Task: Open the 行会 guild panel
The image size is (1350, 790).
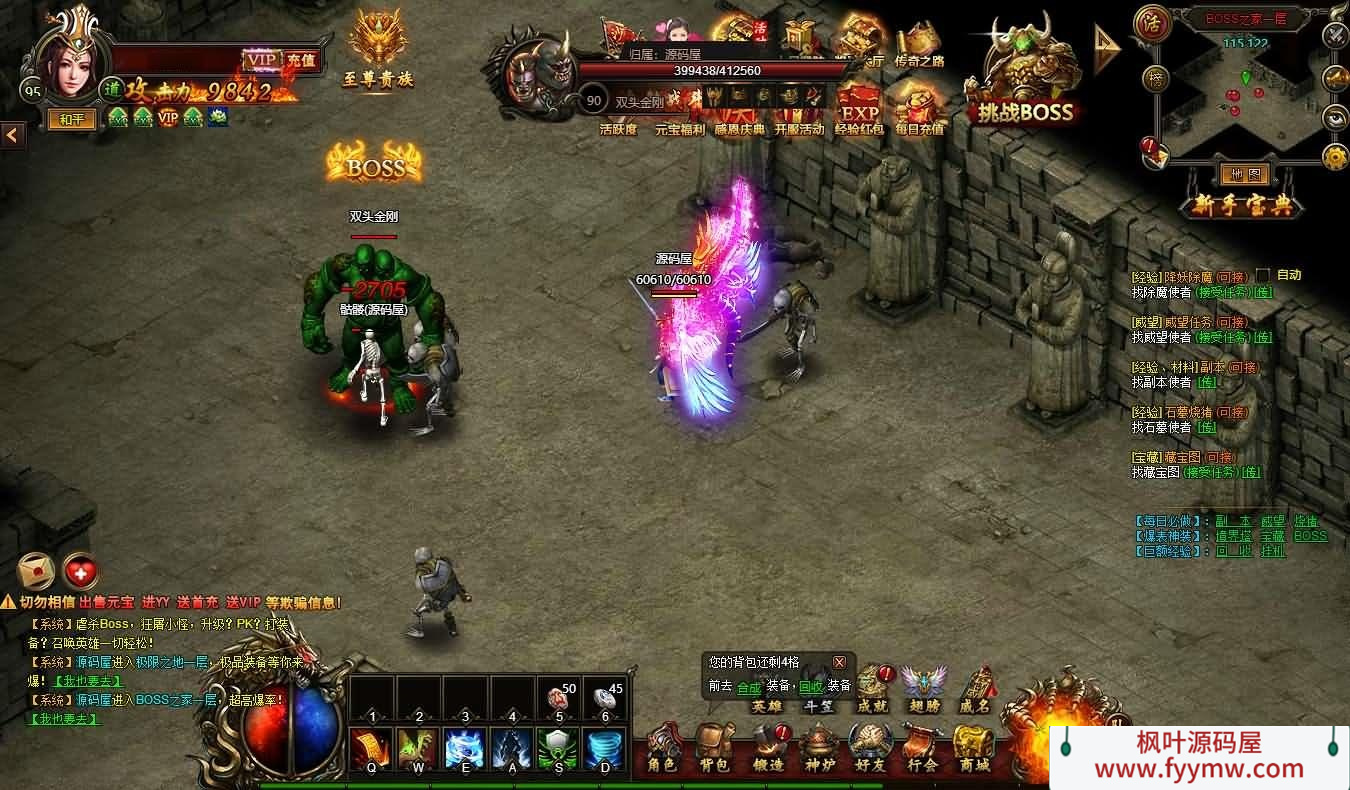Action: click(922, 750)
